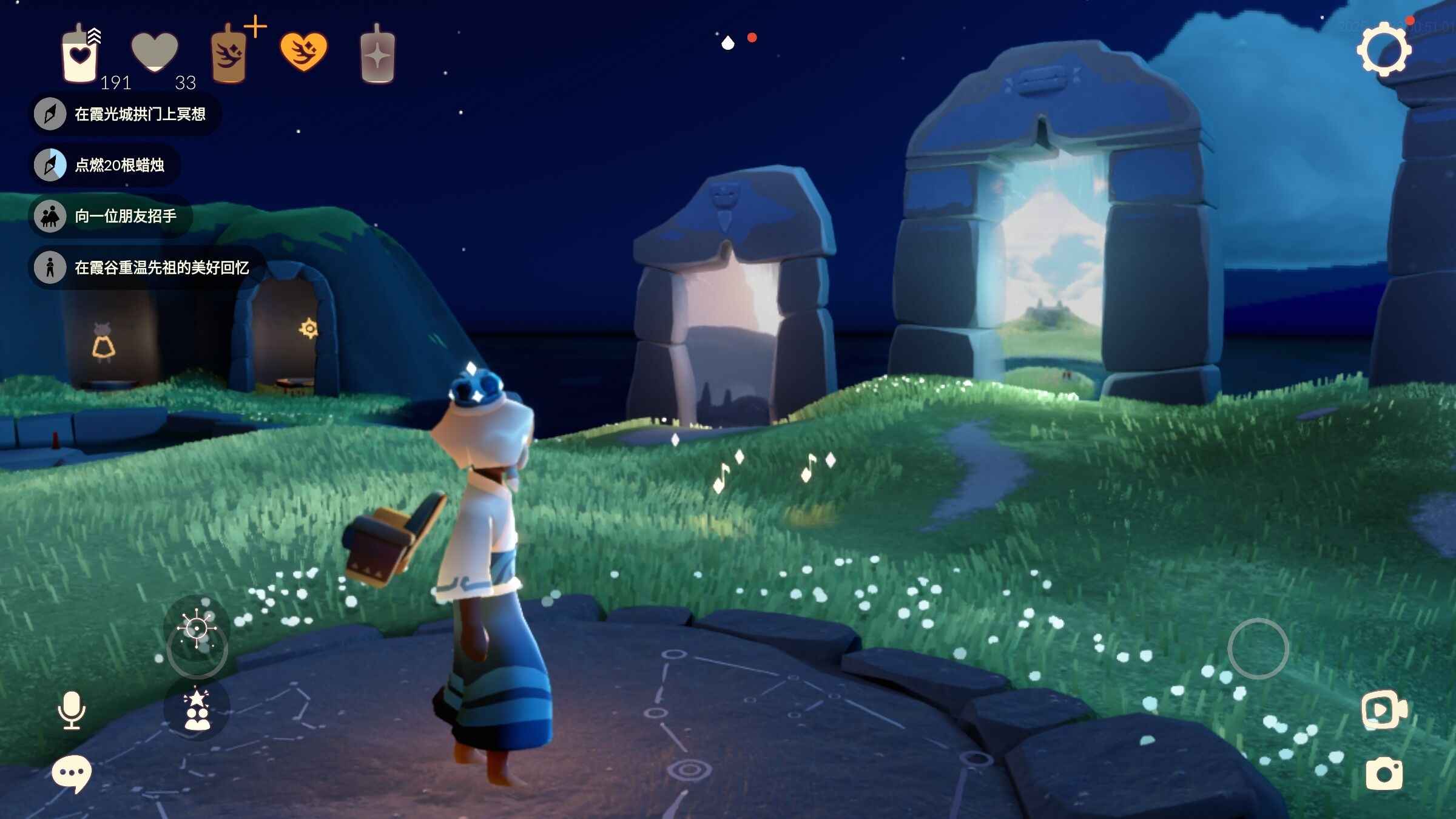
Task: Tap the orange season heart icon
Action: 303,52
